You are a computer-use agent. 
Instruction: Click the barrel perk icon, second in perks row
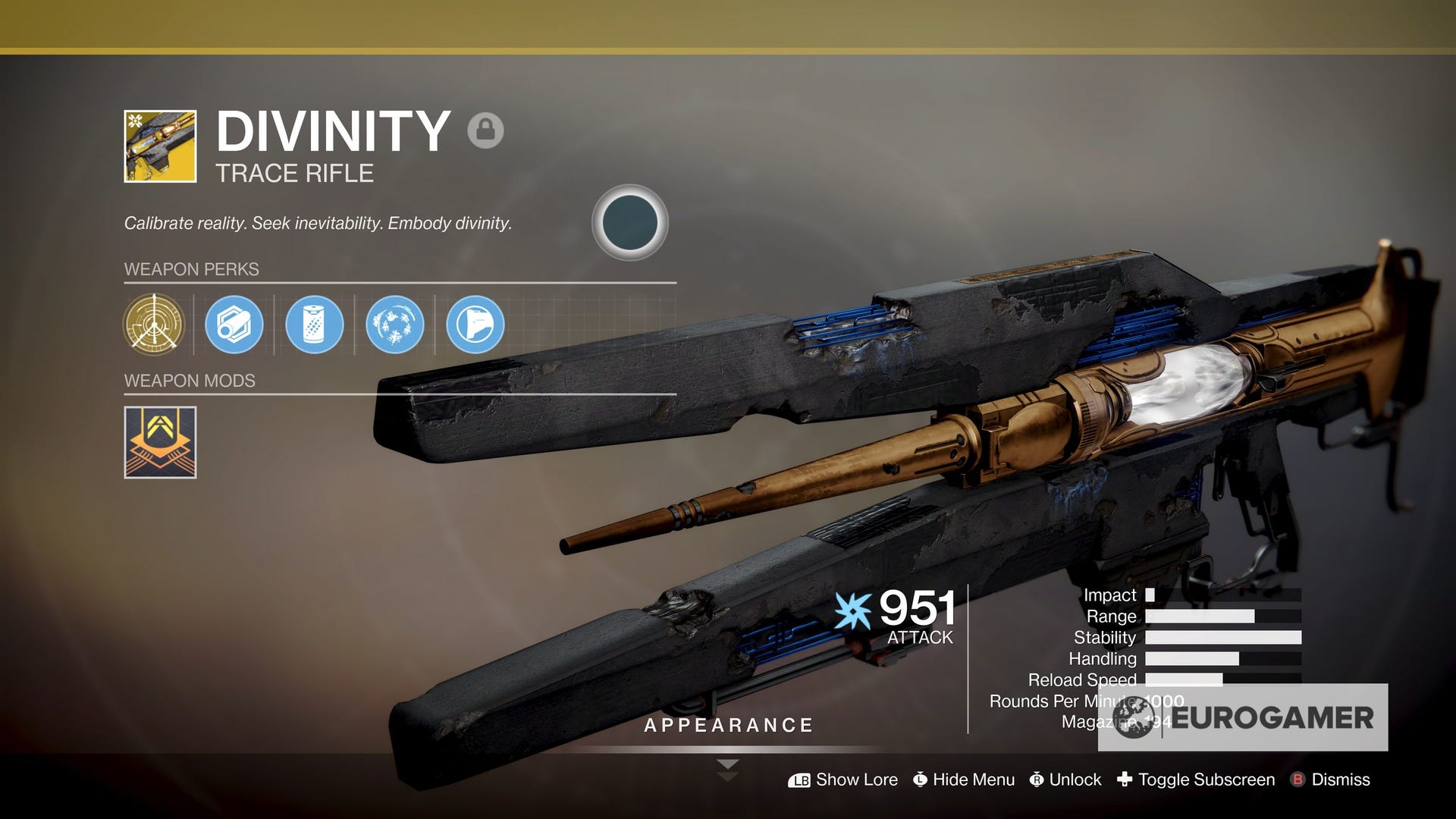click(x=234, y=326)
